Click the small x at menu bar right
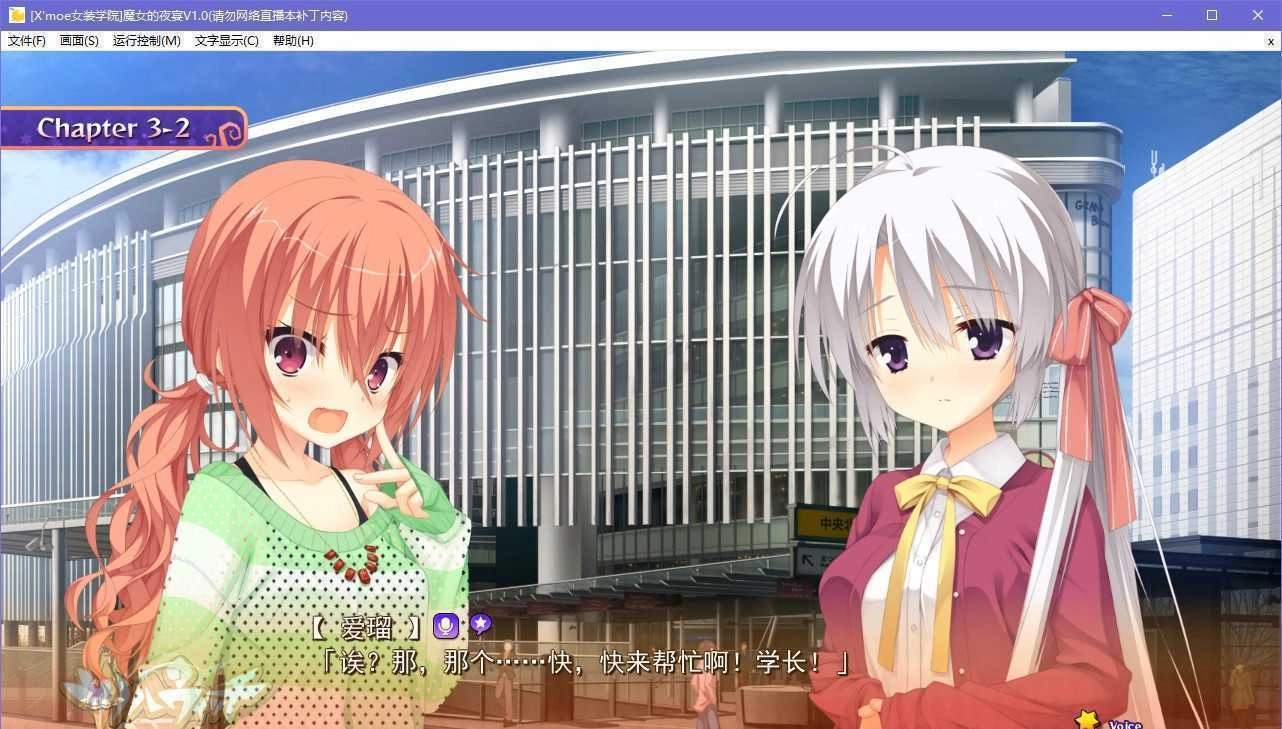1282x729 pixels. [x=1271, y=41]
